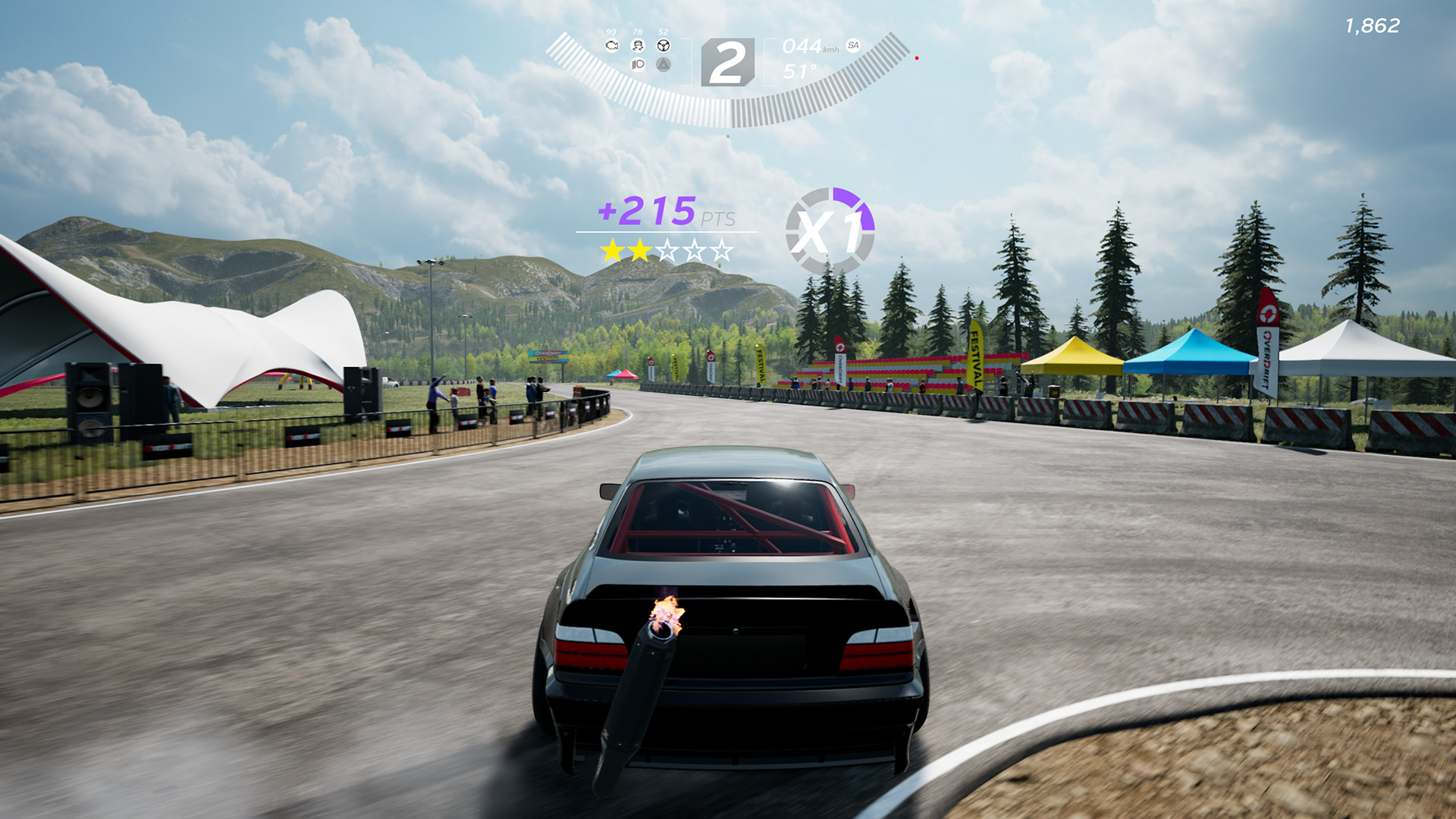
Task: Enable traction control via its dashboard icon
Action: (638, 46)
